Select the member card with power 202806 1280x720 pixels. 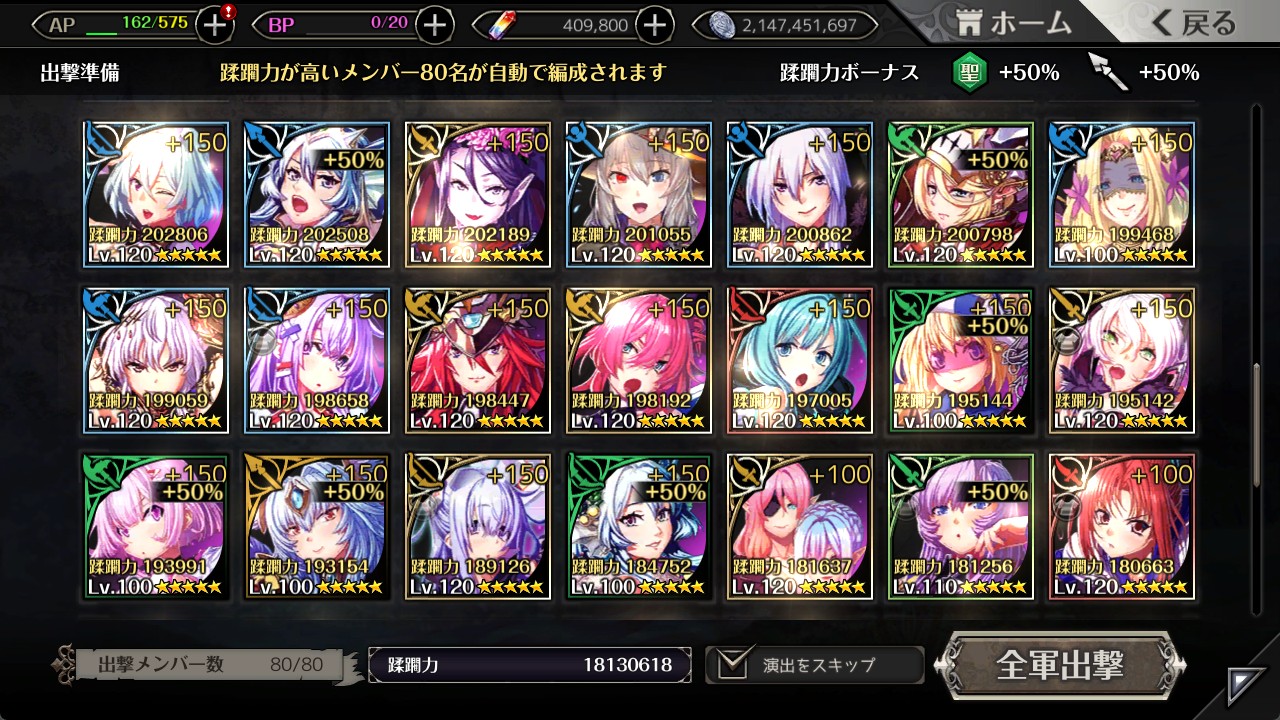[x=156, y=195]
